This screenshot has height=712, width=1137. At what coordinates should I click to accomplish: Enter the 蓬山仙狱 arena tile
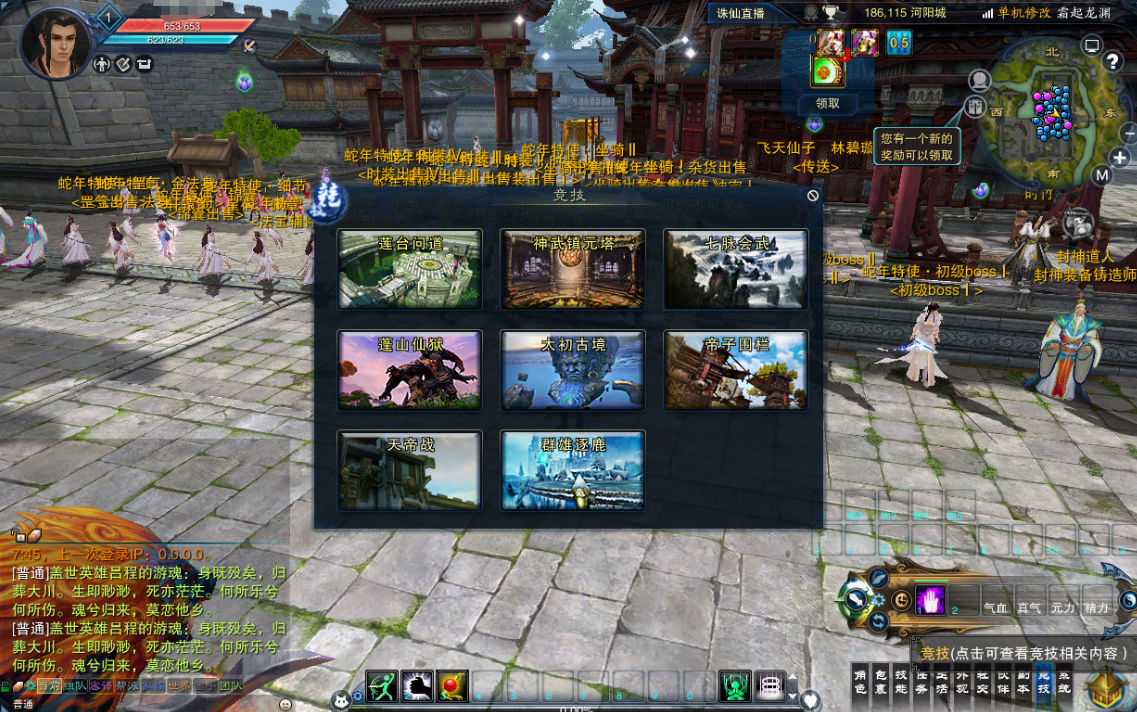[410, 370]
